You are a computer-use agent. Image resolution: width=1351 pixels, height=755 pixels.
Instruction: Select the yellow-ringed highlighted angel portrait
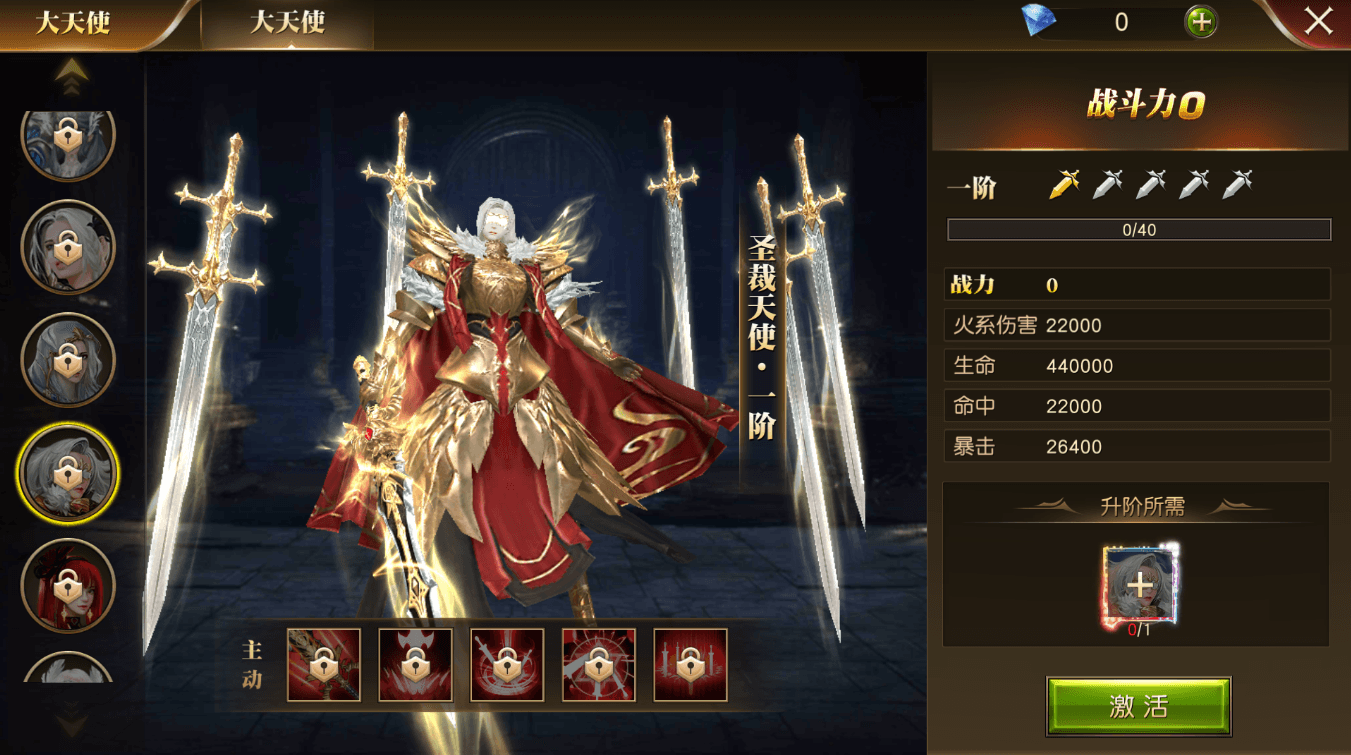click(68, 472)
